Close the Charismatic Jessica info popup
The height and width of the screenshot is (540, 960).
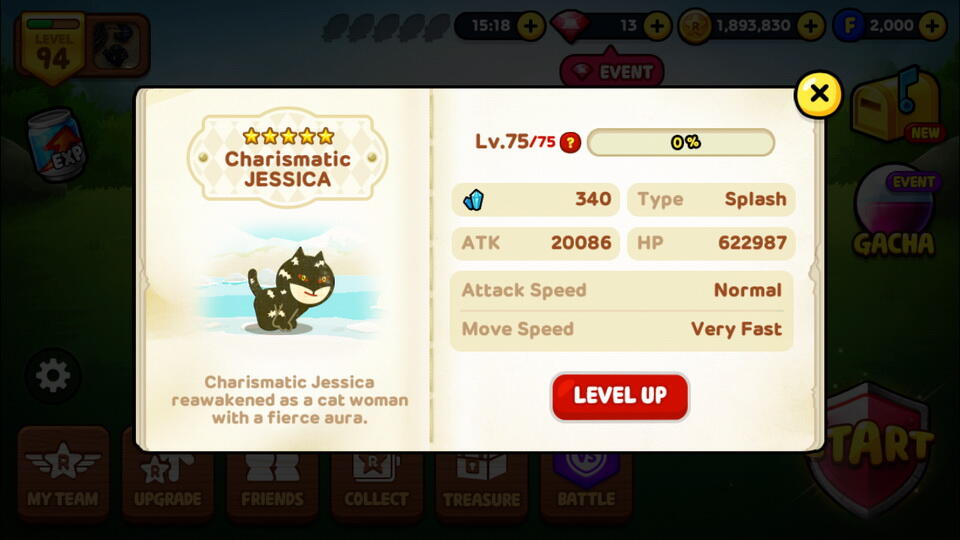[x=818, y=94]
